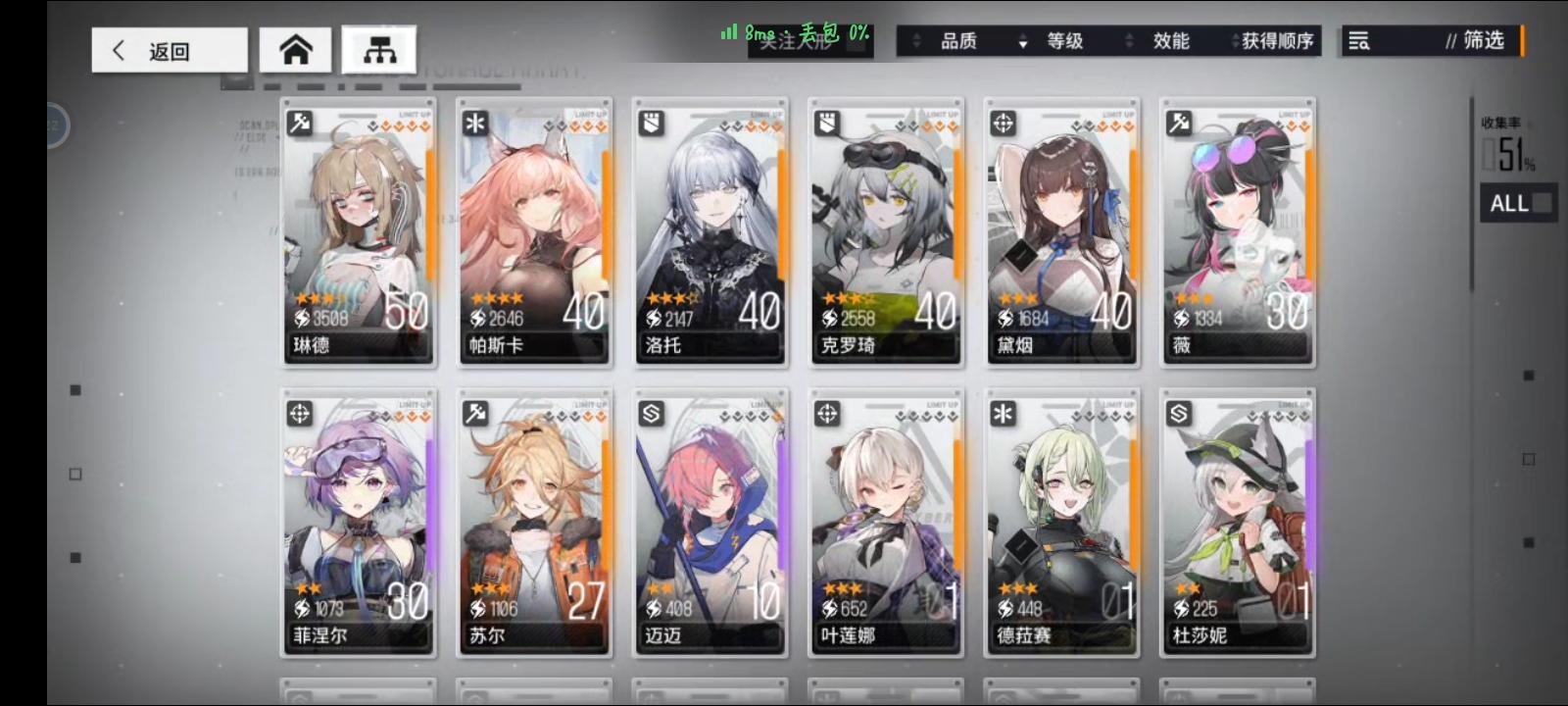Toggle the sort direction arrows beside 品质
This screenshot has height=706, width=1568.
tap(916, 42)
